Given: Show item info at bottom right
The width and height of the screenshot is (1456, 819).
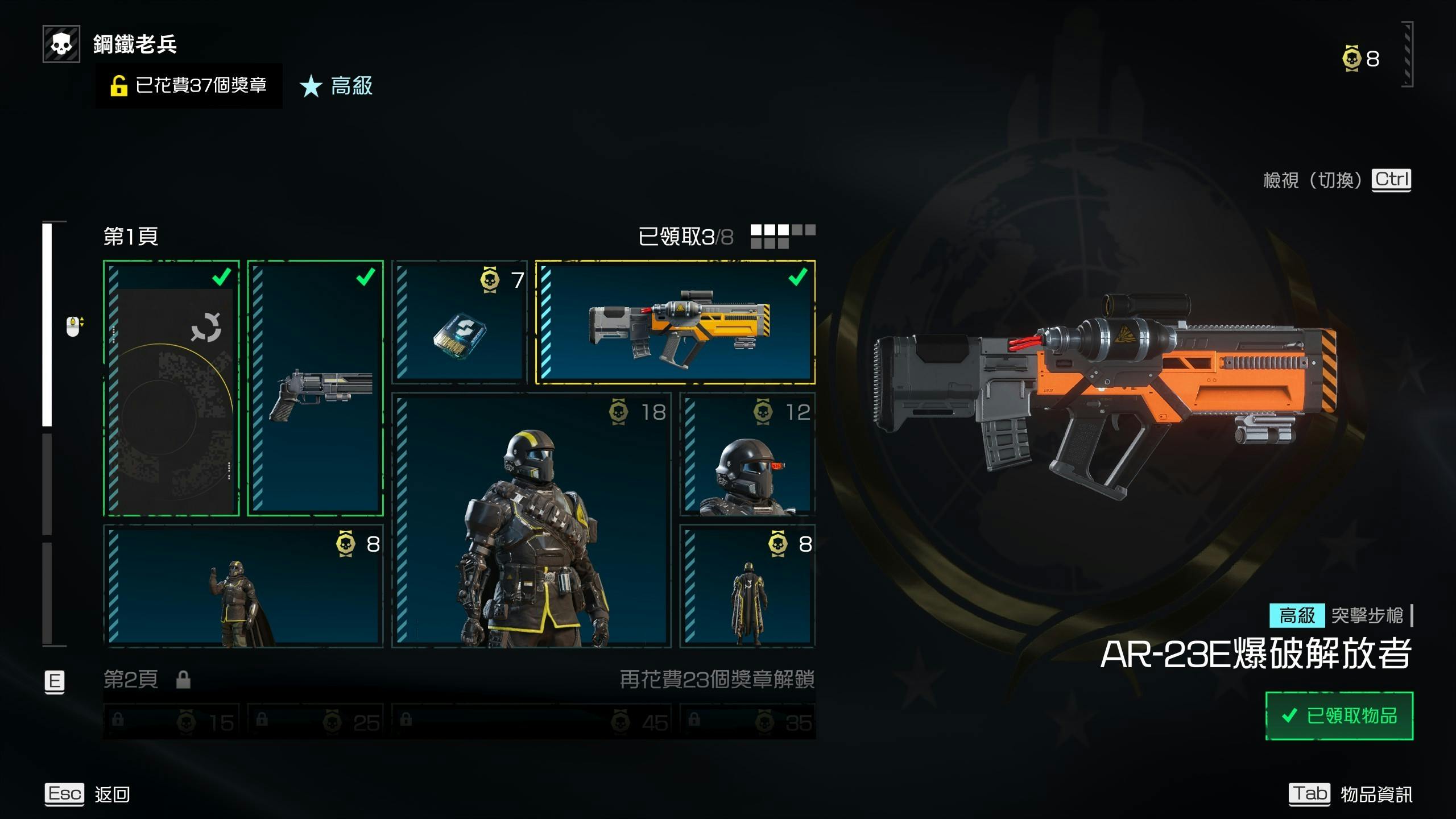Looking at the screenshot, I should click(1350, 794).
